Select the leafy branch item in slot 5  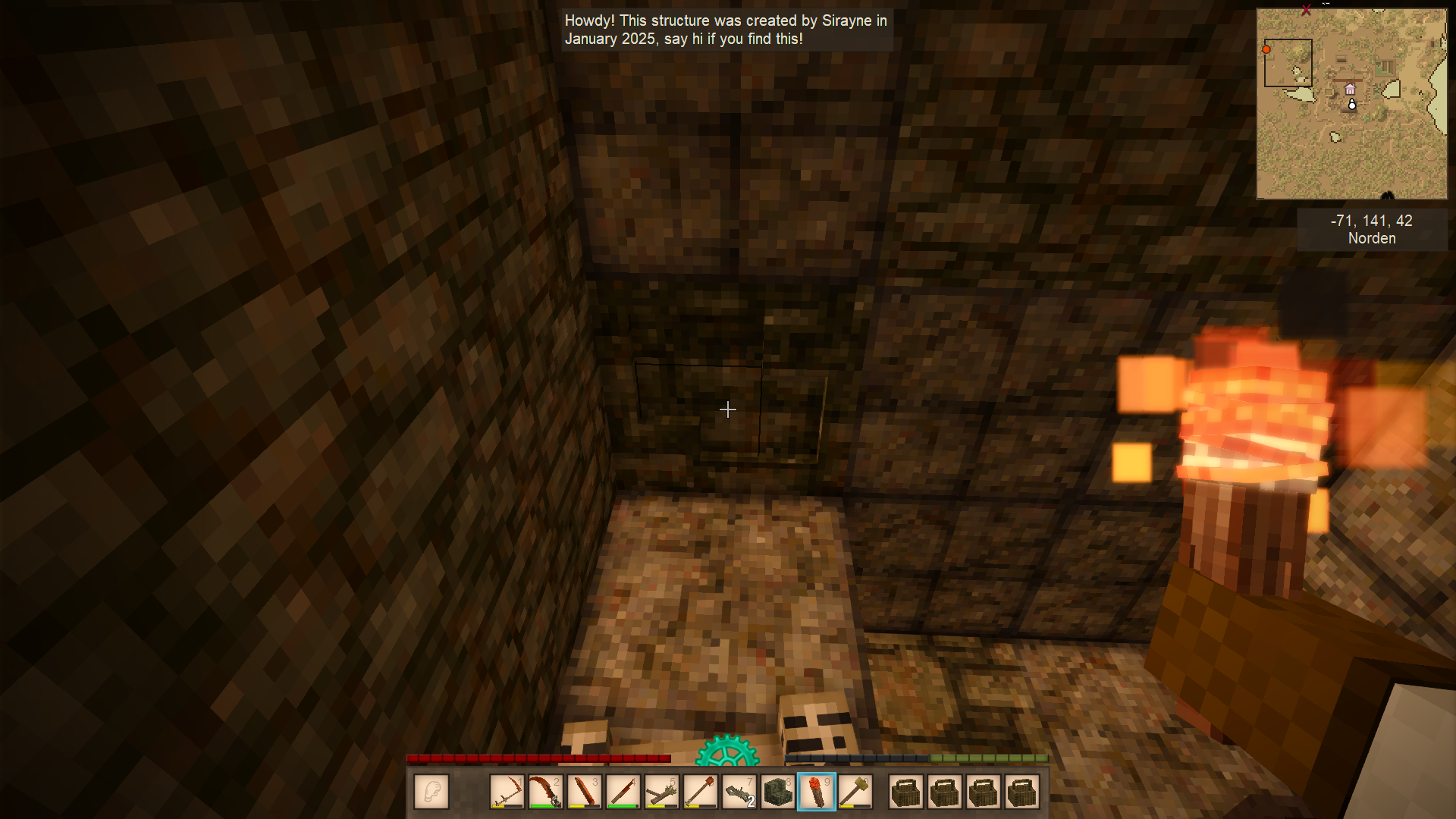(661, 792)
